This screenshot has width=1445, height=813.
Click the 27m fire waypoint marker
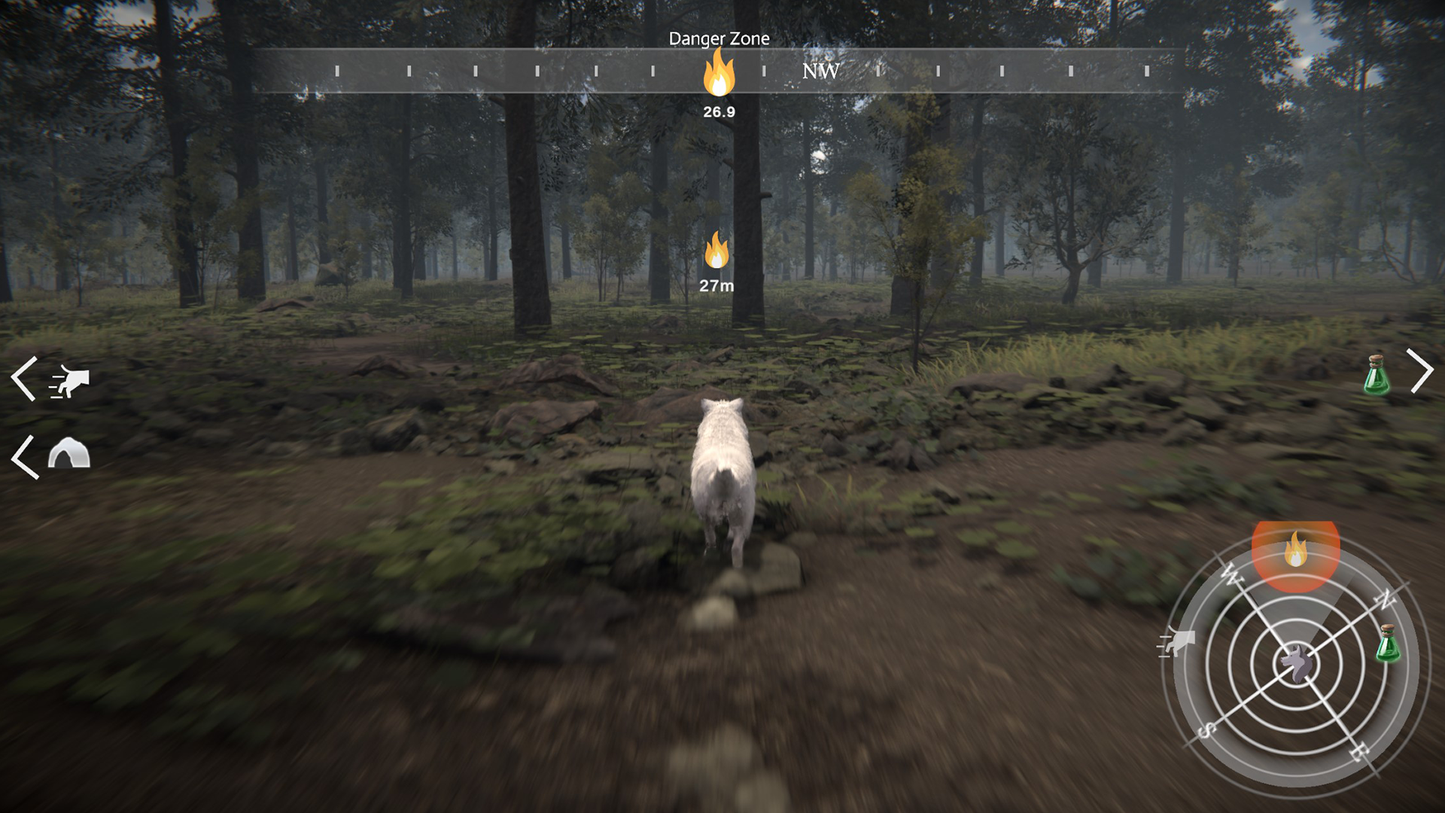(x=716, y=250)
